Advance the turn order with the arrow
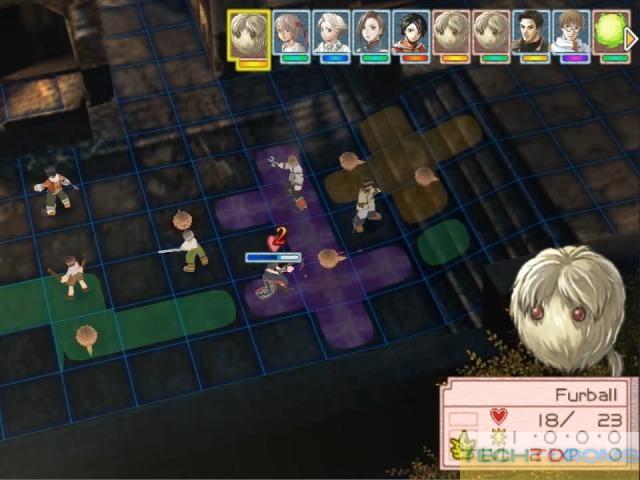This screenshot has height=480, width=640. click(631, 38)
